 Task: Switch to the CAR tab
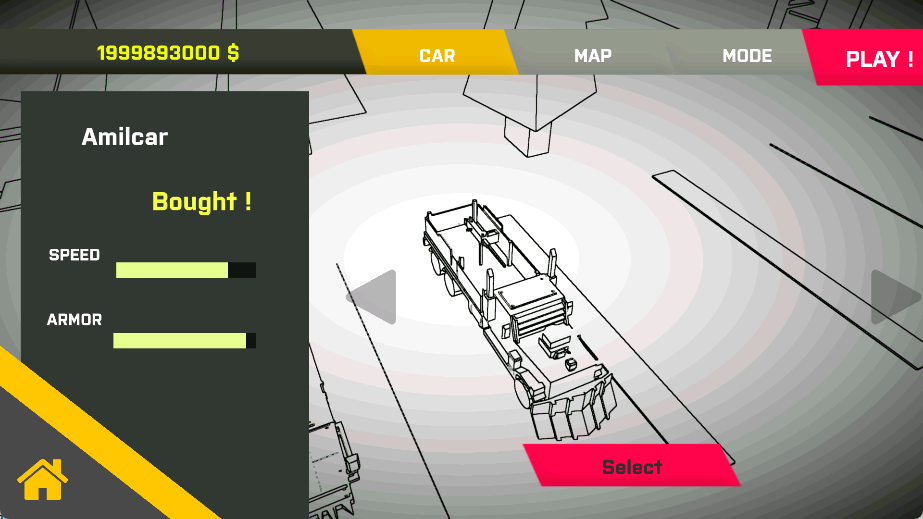437,56
